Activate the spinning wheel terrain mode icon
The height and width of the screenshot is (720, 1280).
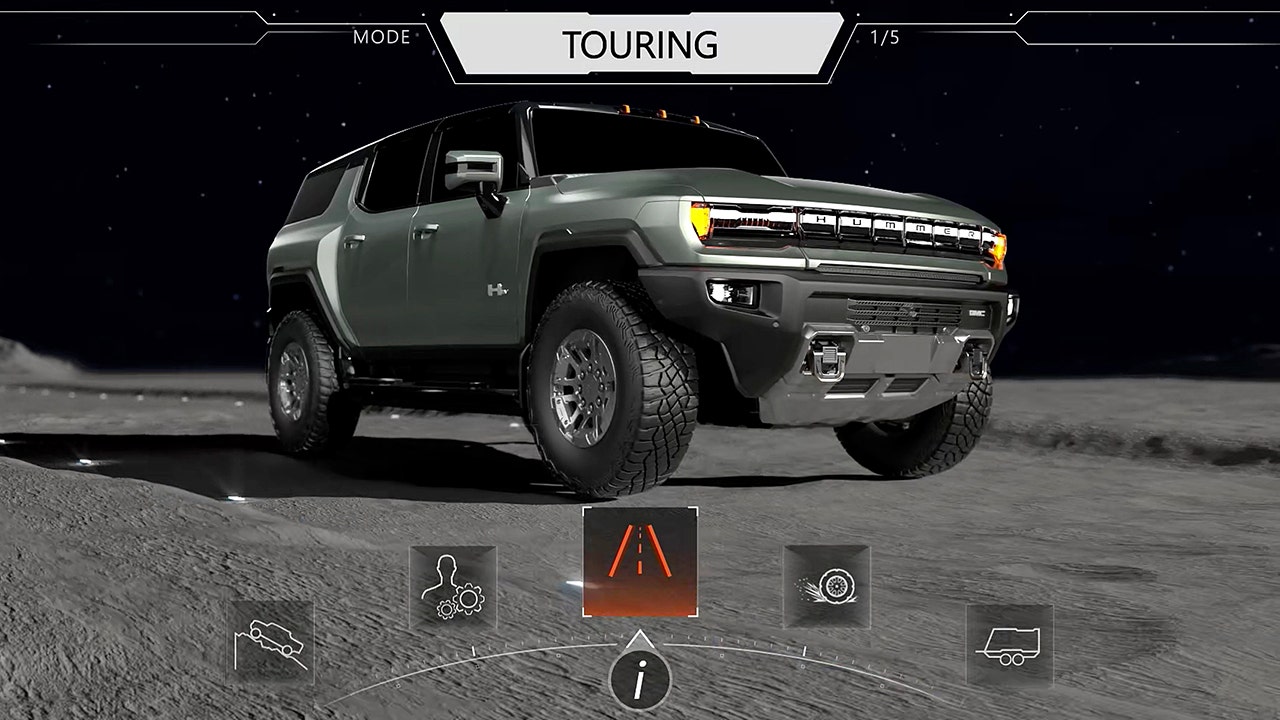pyautogui.click(x=826, y=586)
